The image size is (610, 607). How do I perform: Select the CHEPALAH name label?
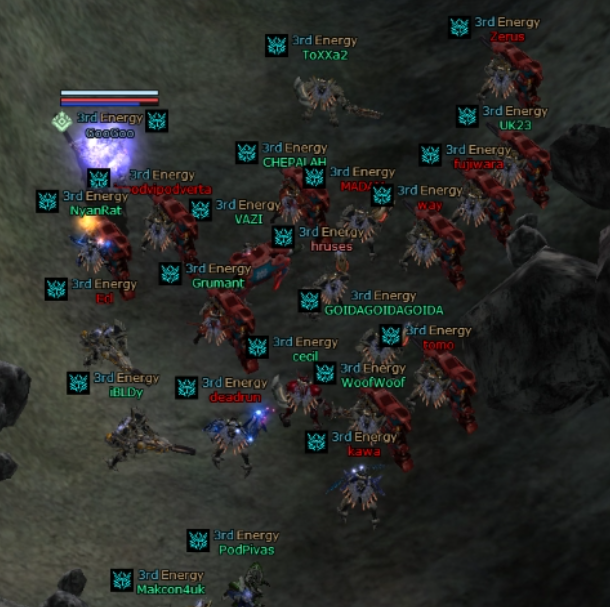coord(295,162)
